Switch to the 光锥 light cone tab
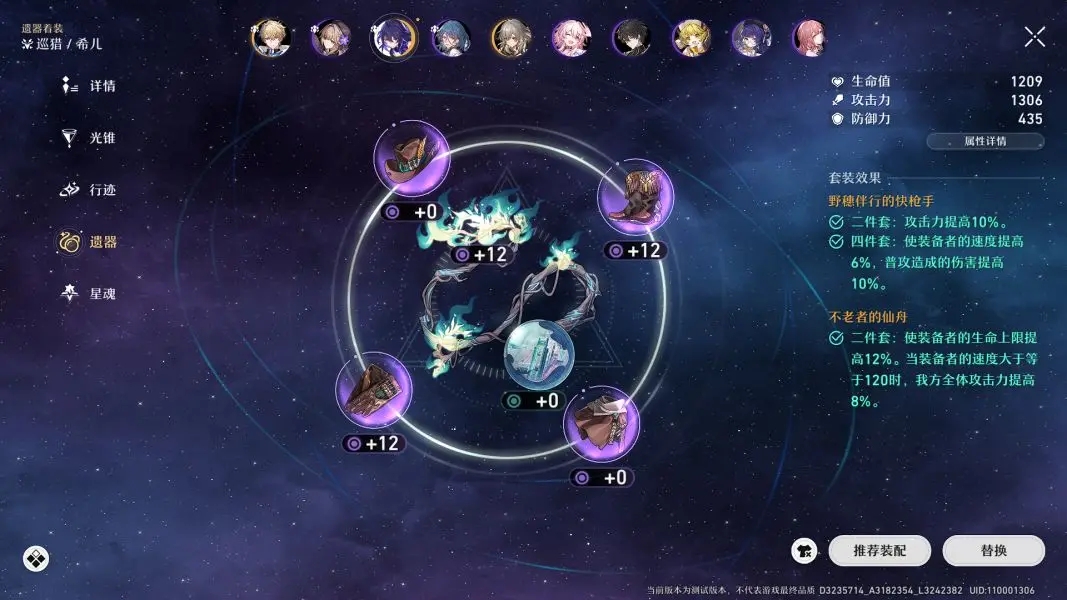 (89, 138)
